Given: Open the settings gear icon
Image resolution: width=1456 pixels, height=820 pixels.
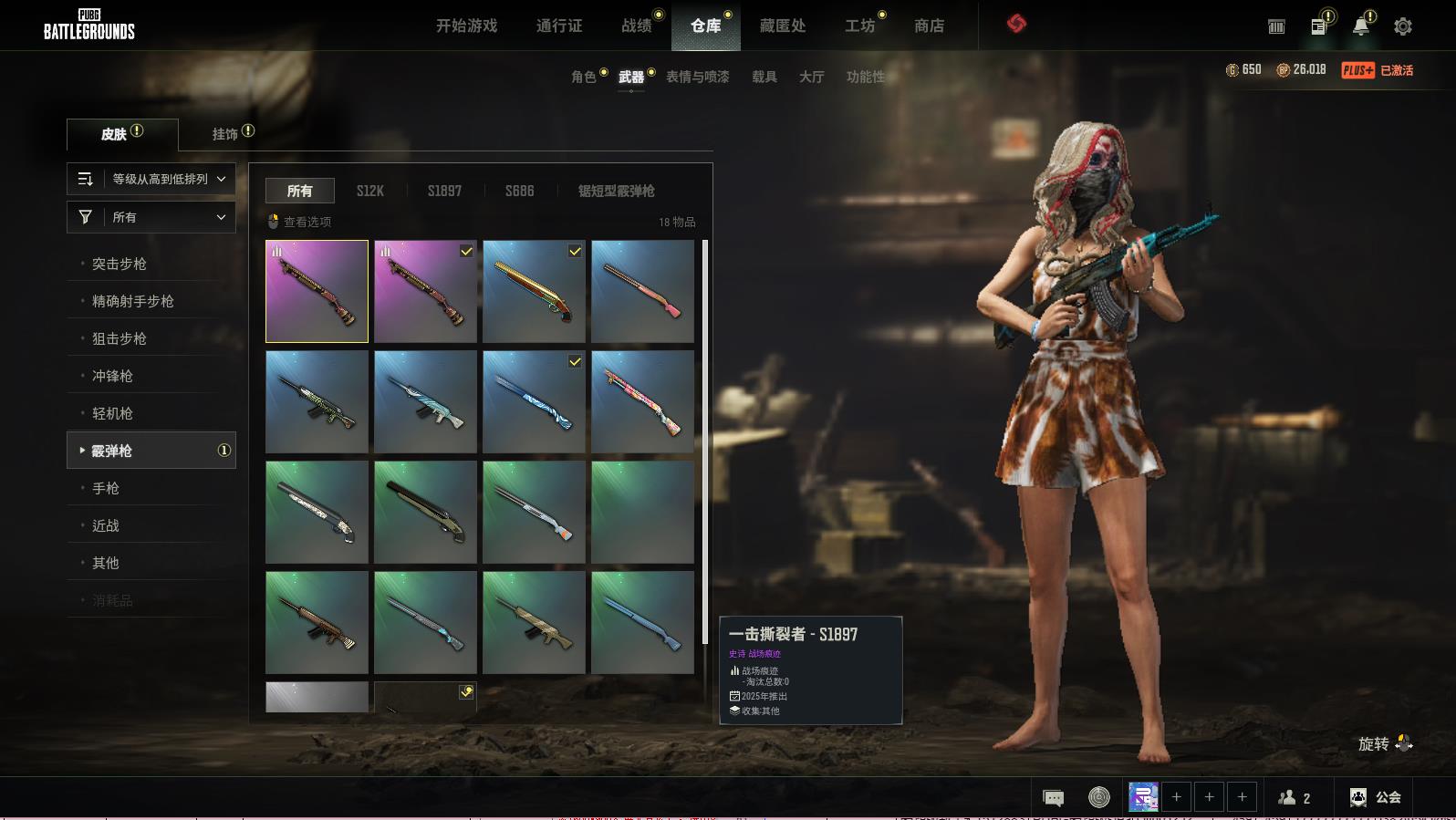Looking at the screenshot, I should (1403, 26).
